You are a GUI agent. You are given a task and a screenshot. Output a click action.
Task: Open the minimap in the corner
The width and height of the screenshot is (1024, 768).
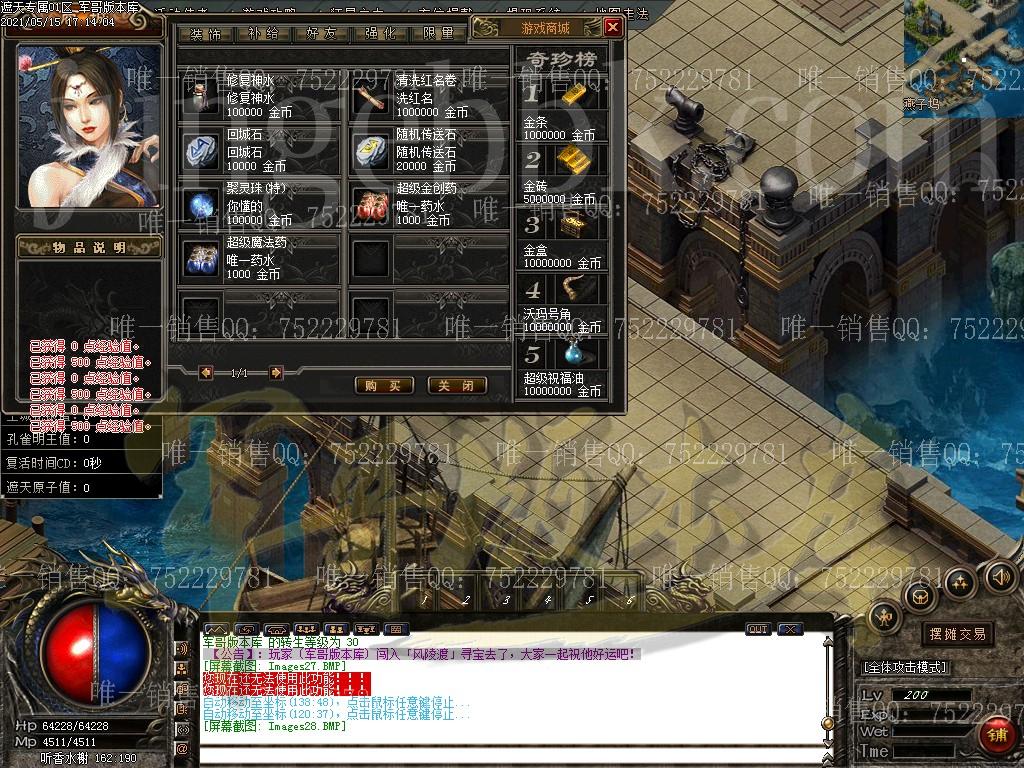(x=962, y=55)
